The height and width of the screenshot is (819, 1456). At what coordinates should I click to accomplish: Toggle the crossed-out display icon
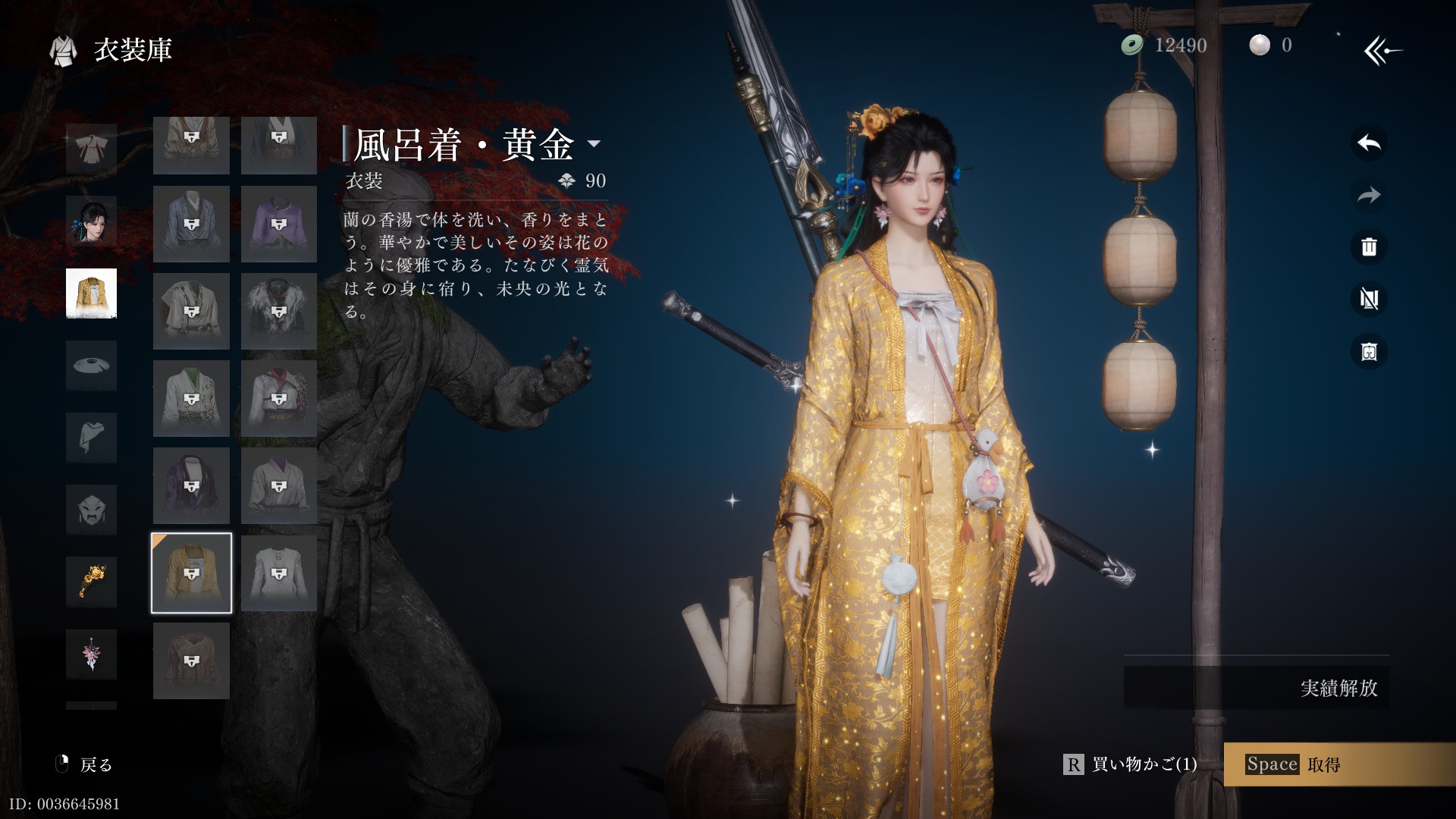pyautogui.click(x=1369, y=300)
